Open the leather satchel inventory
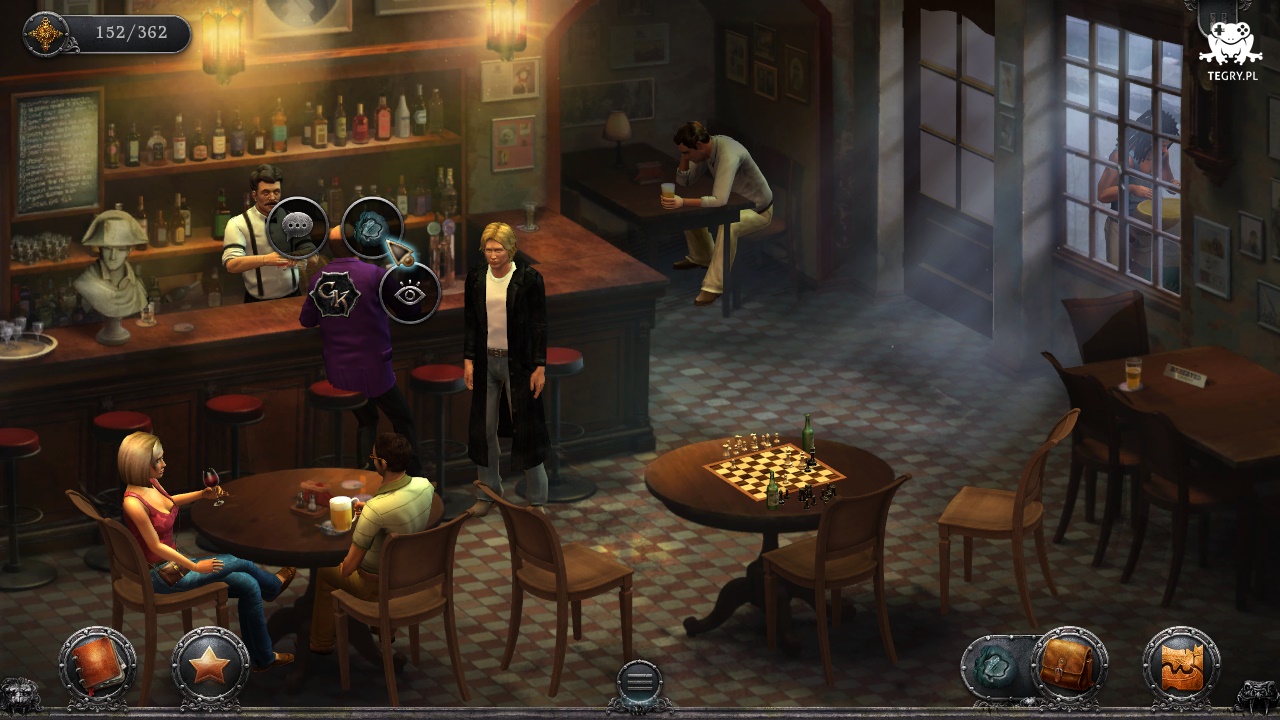Screen dimensions: 1280x720 pyautogui.click(x=1069, y=665)
